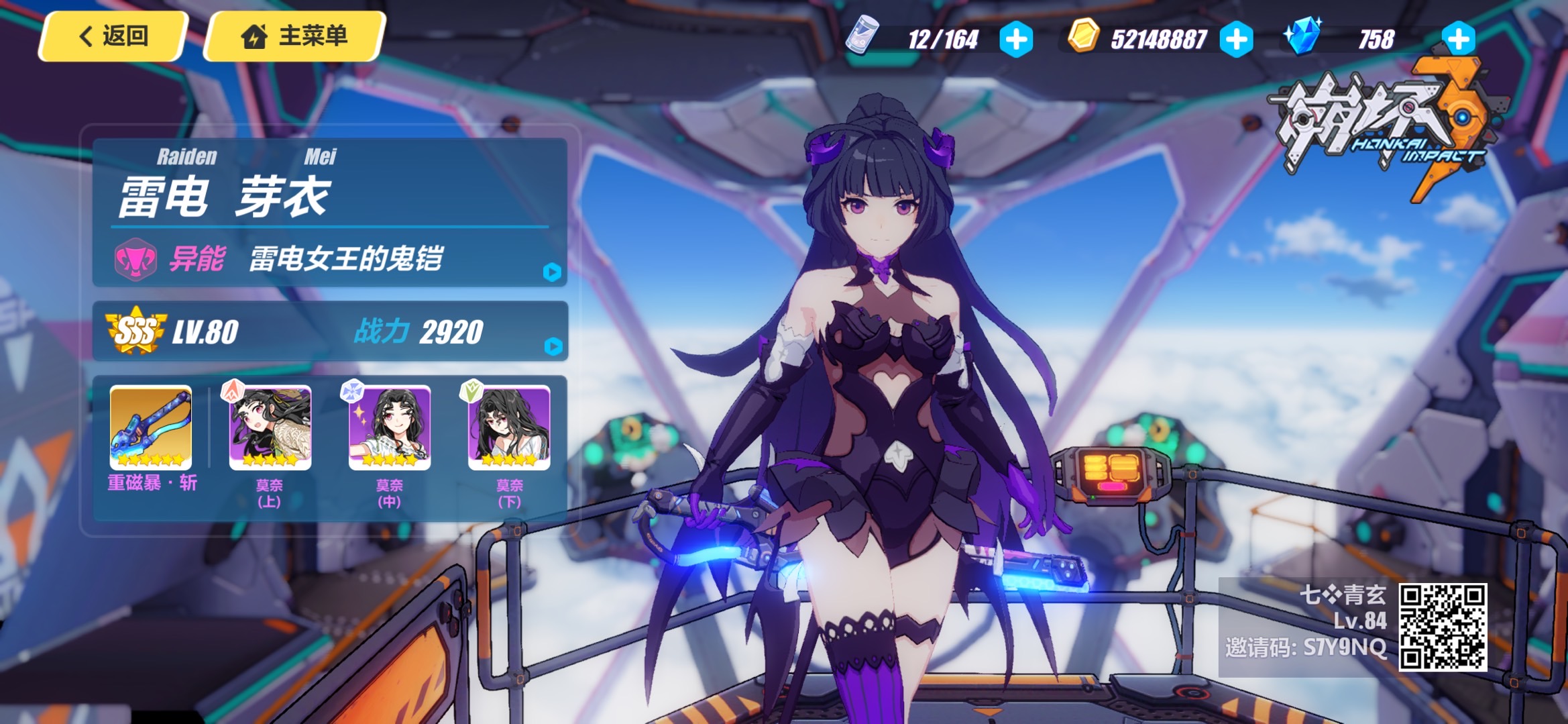The height and width of the screenshot is (724, 1568).
Task: Add stamina with the plus button
Action: click(1016, 39)
